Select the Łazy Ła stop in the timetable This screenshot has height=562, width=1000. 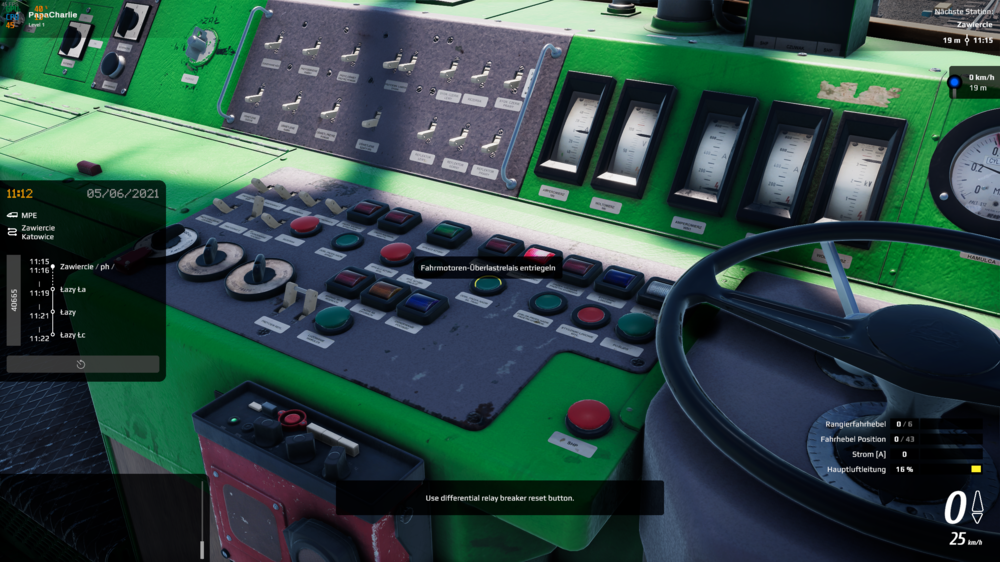coord(73,290)
